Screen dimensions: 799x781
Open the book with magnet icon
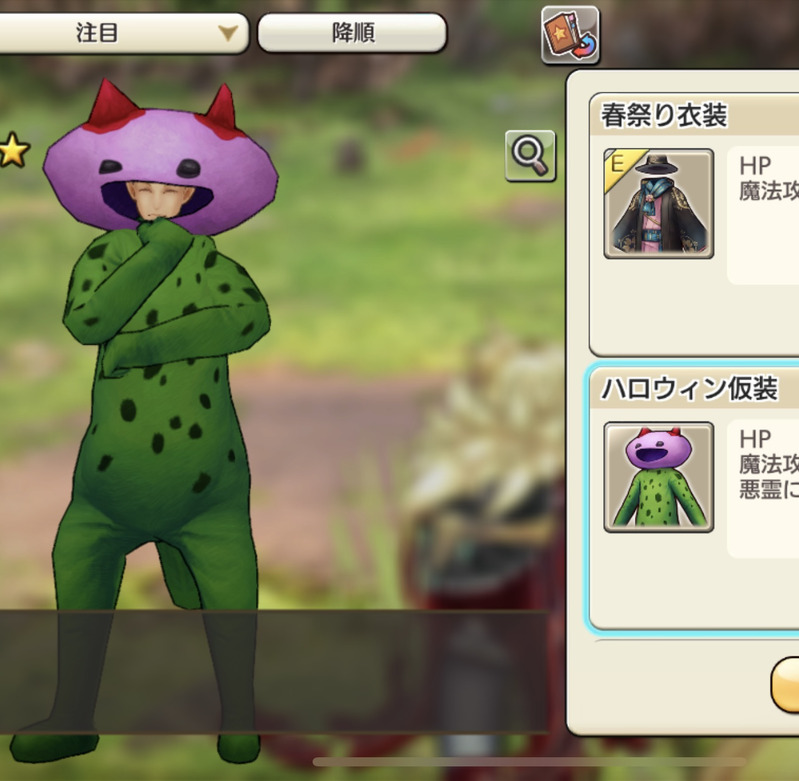(570, 36)
